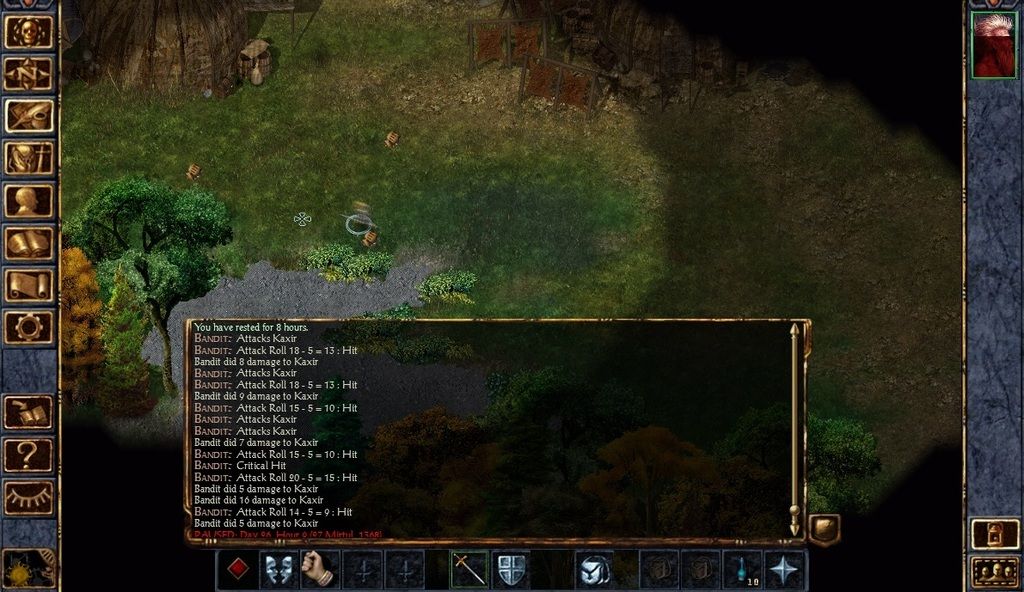Open the journal quill button
The image size is (1024, 592).
pos(29,115)
